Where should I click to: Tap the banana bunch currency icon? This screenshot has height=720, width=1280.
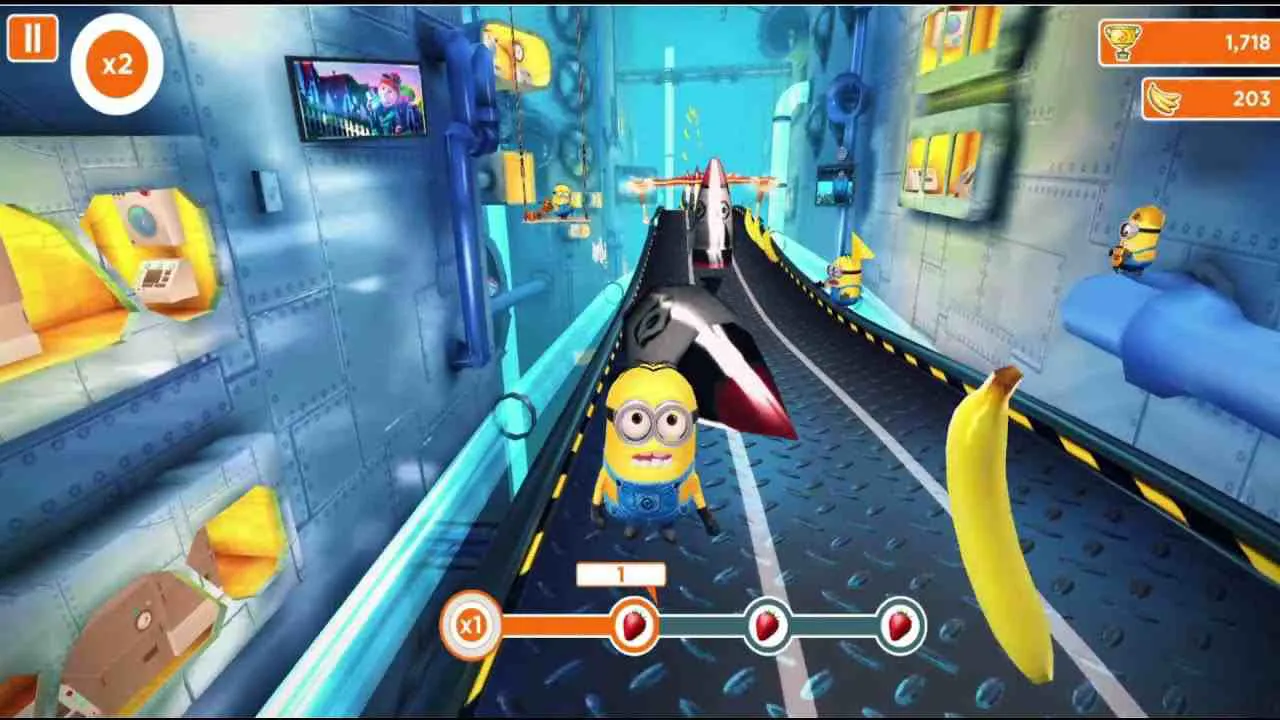click(1166, 99)
